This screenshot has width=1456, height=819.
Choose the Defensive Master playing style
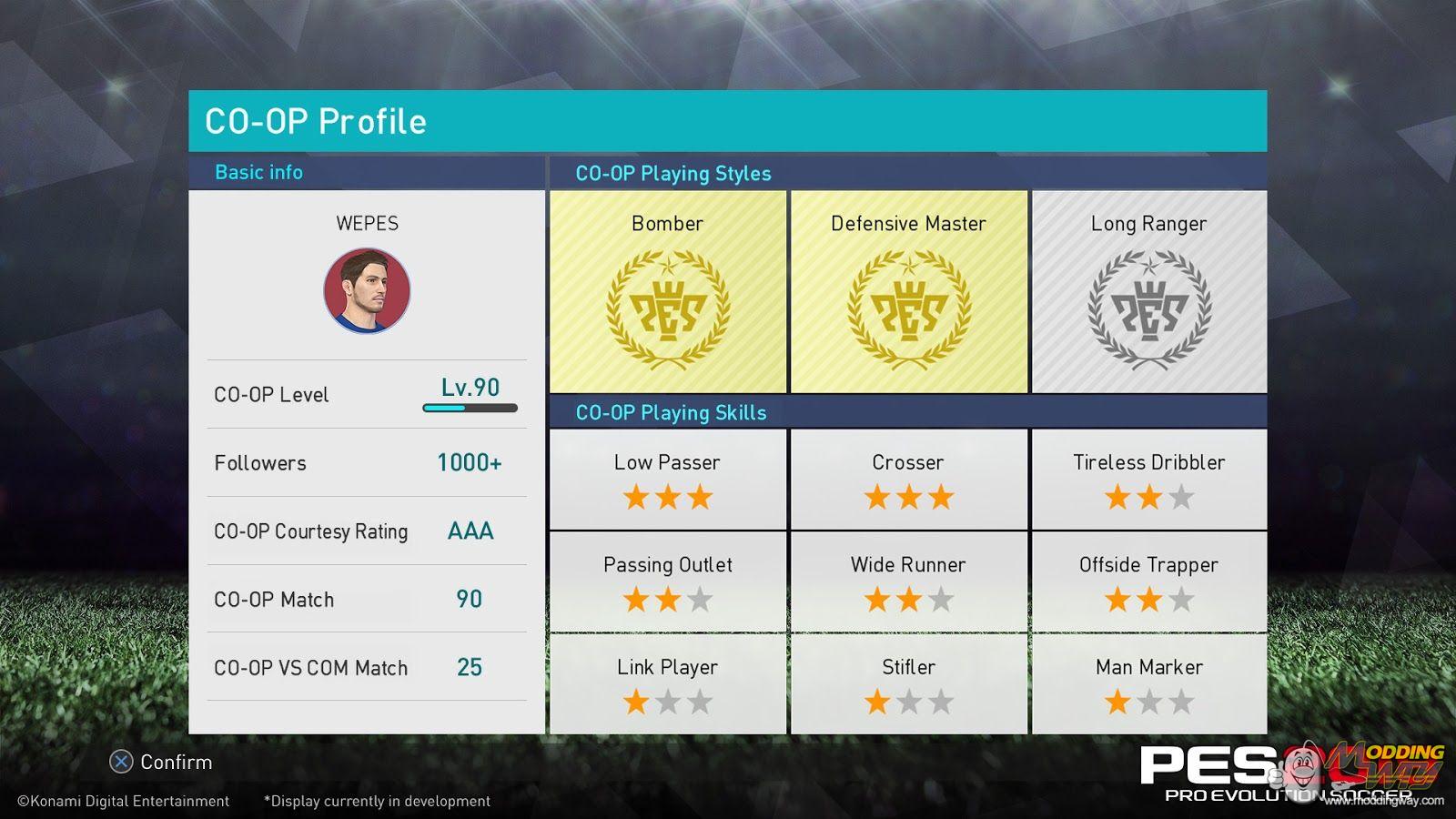pyautogui.click(x=908, y=292)
